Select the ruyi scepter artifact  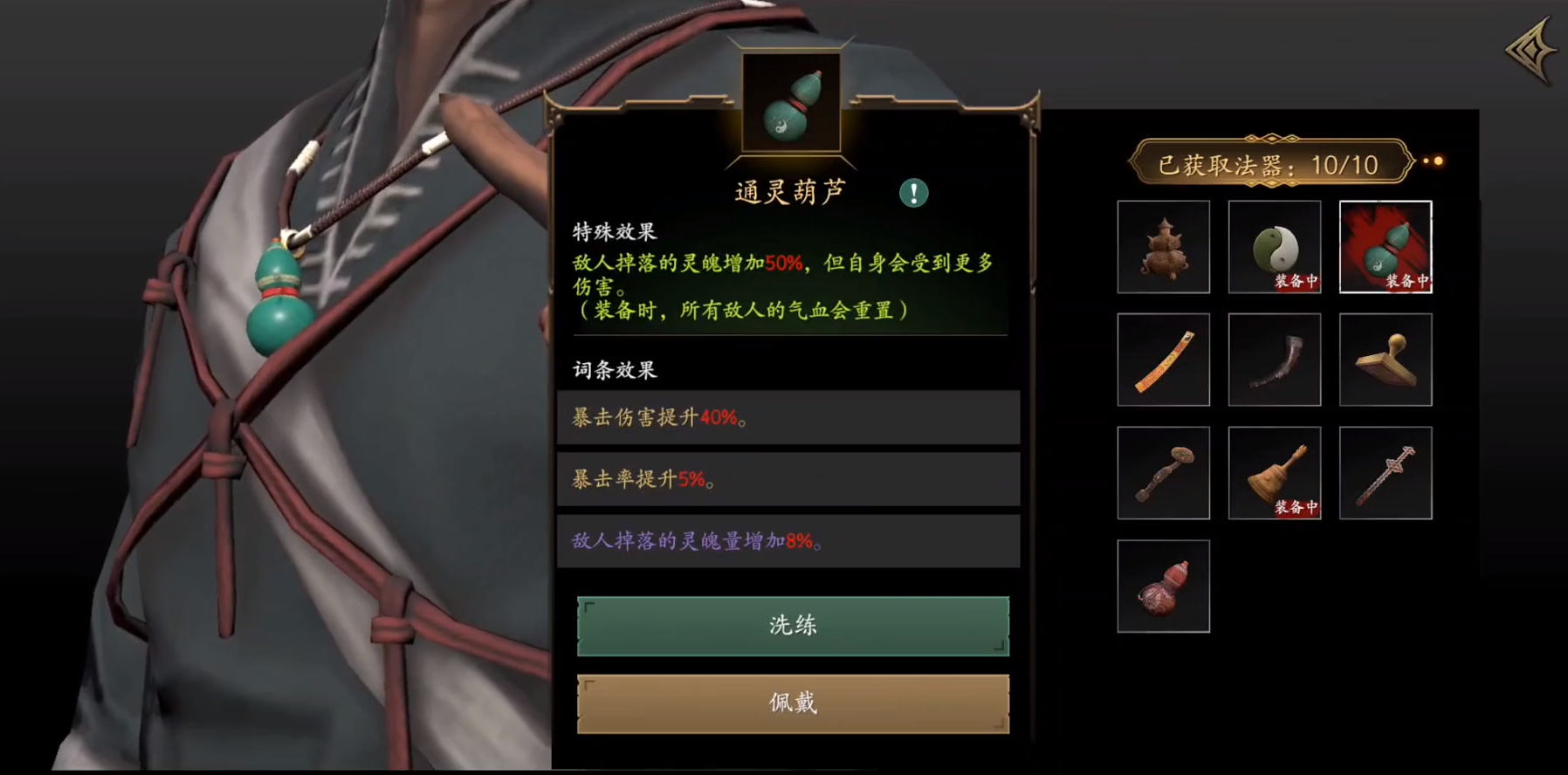tap(1163, 471)
